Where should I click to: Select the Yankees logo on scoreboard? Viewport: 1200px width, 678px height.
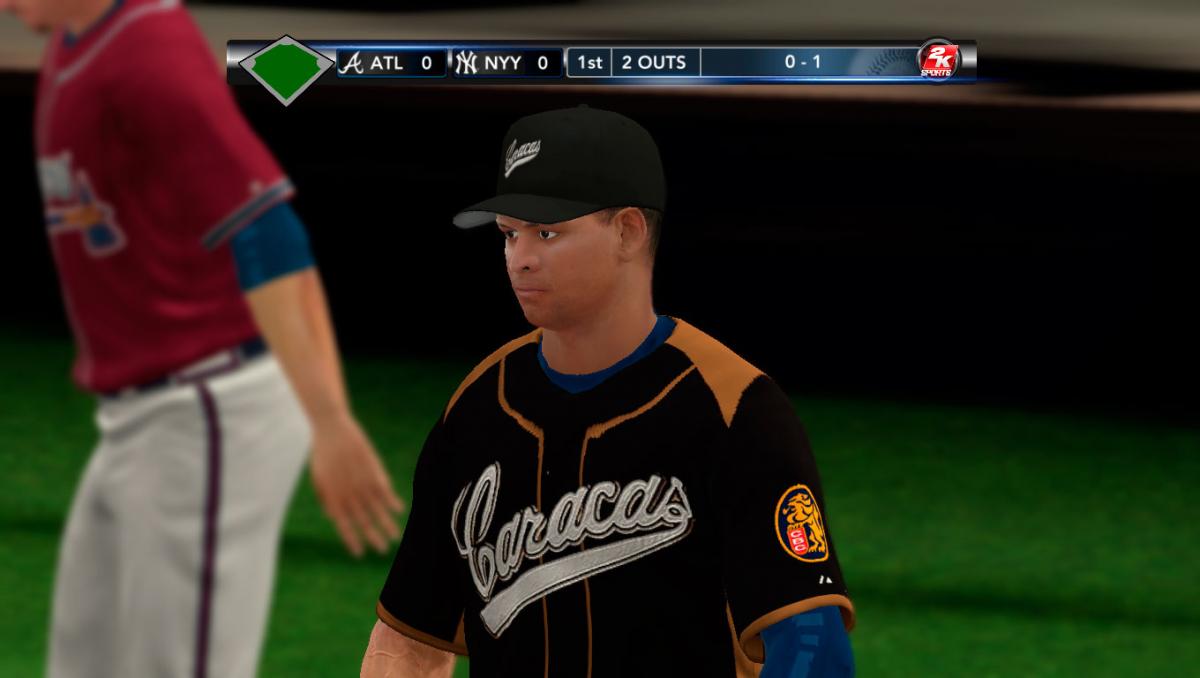[466, 63]
